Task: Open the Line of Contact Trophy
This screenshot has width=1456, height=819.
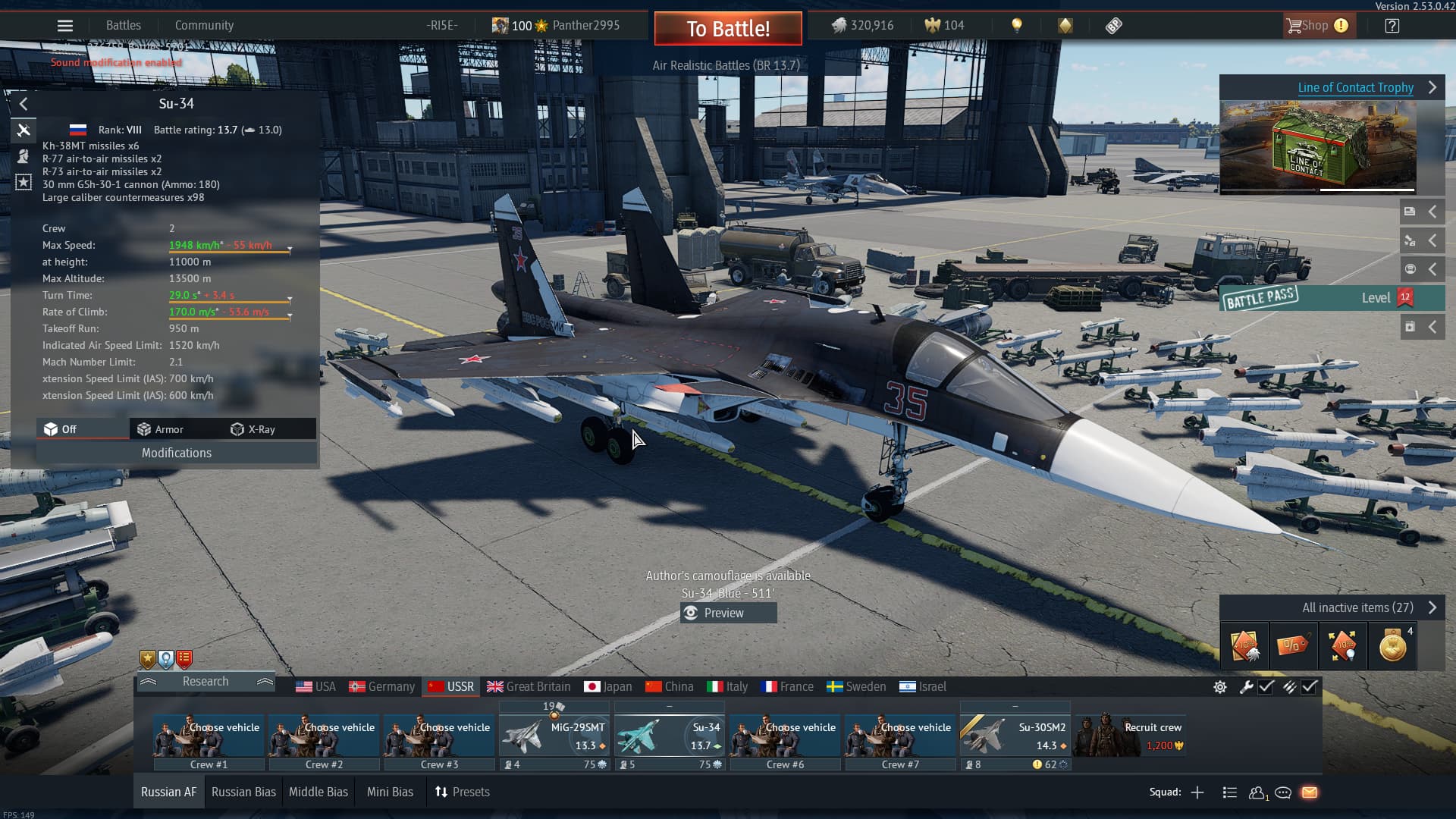Action: [1355, 87]
